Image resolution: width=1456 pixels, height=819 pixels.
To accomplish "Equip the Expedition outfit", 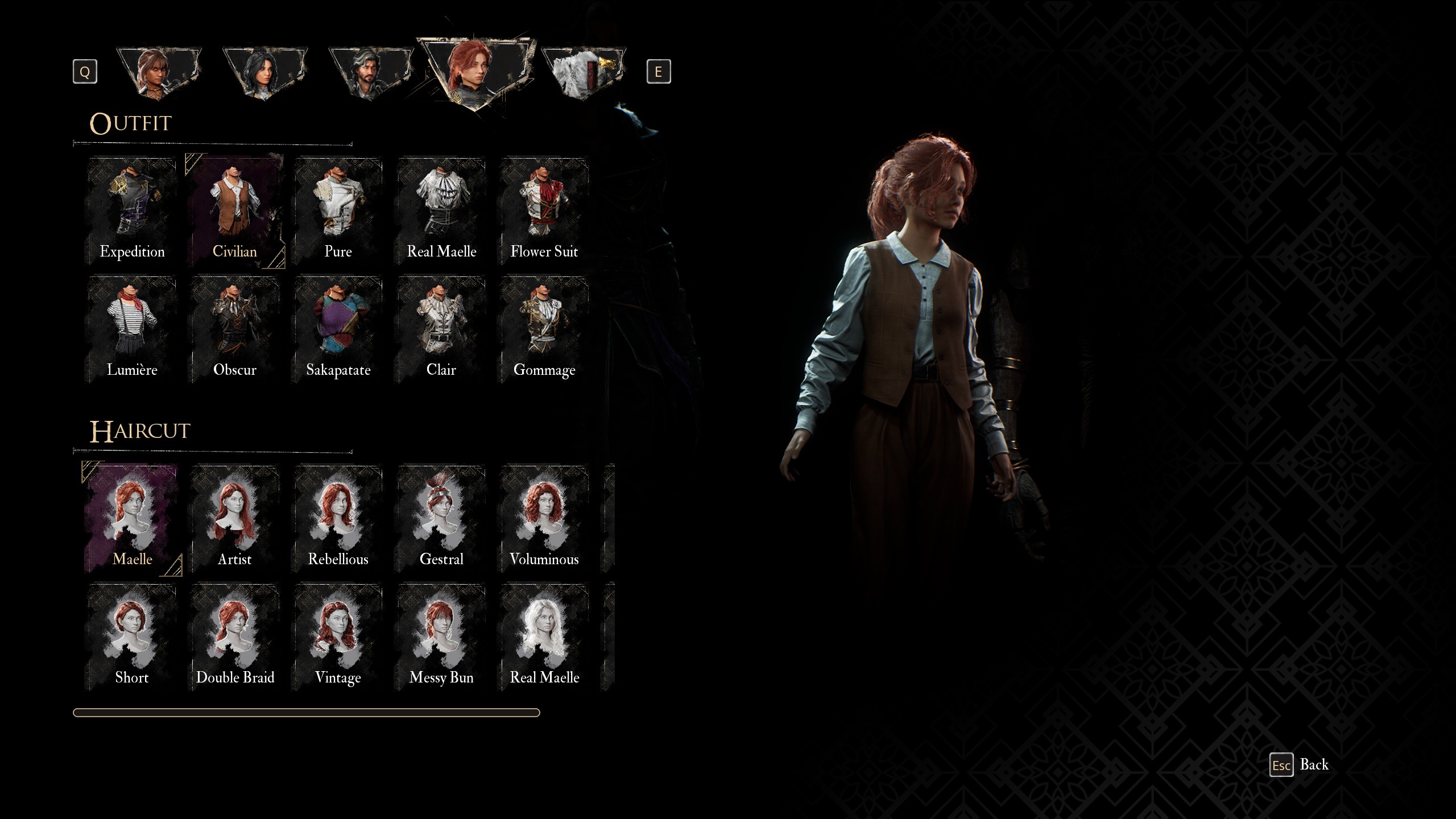I will coord(132,210).
